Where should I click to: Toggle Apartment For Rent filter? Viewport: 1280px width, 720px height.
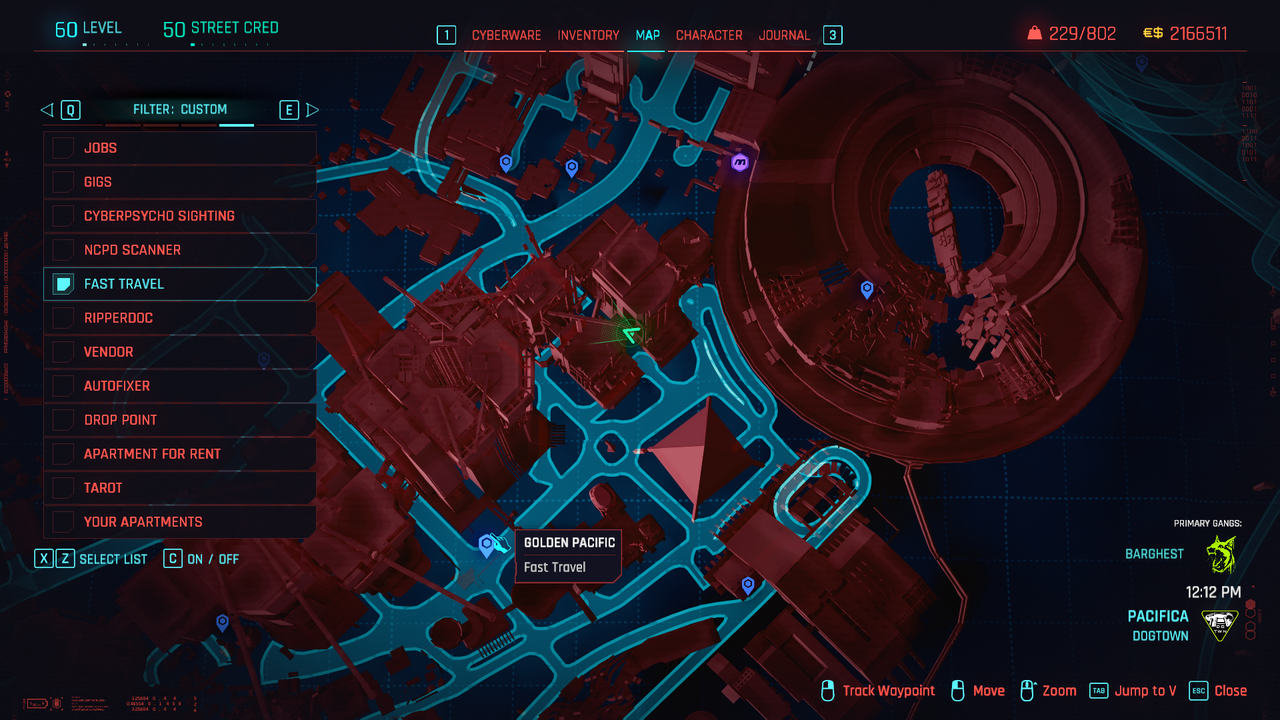pos(64,454)
